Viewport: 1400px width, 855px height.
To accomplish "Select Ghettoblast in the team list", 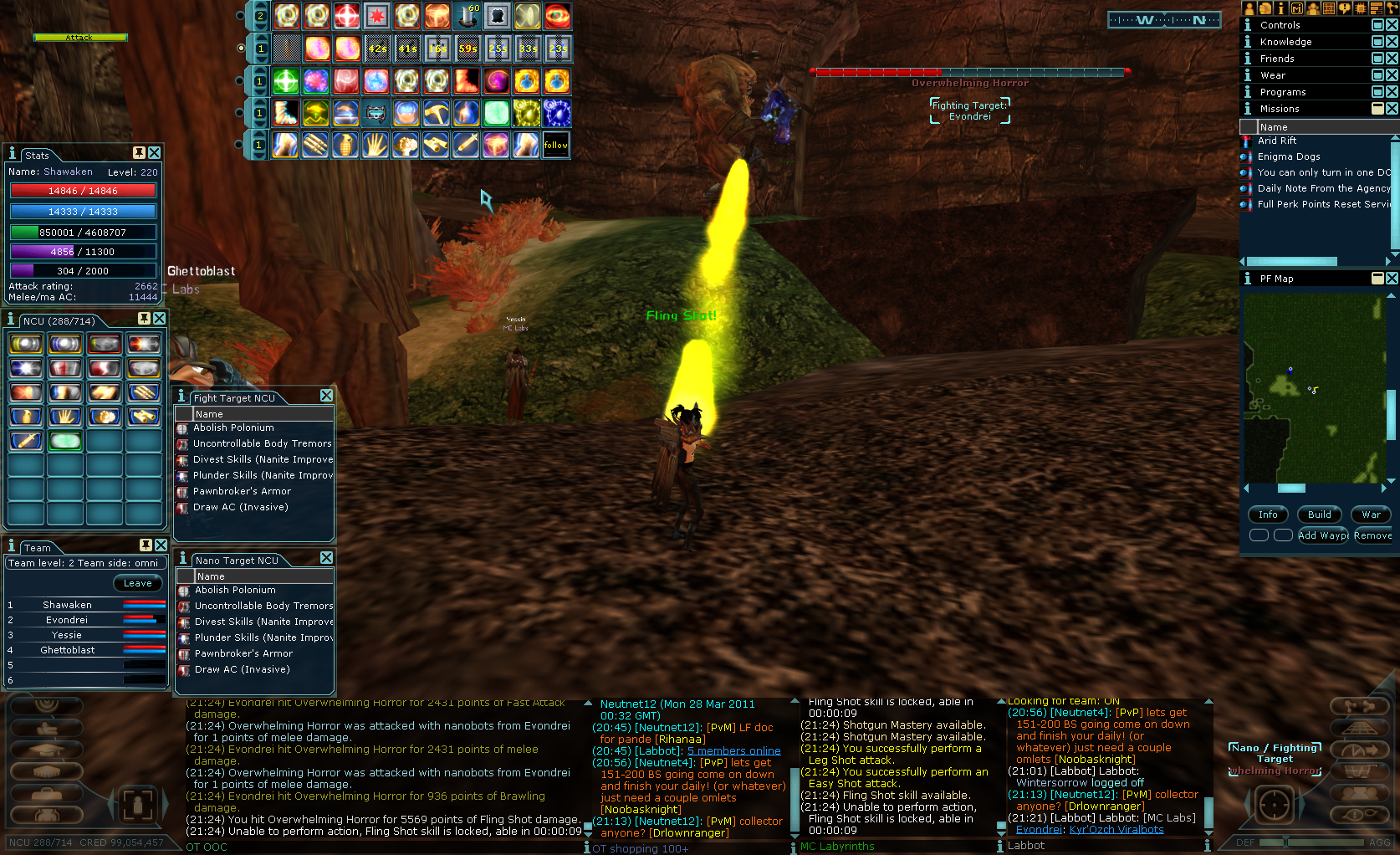I will [x=68, y=650].
